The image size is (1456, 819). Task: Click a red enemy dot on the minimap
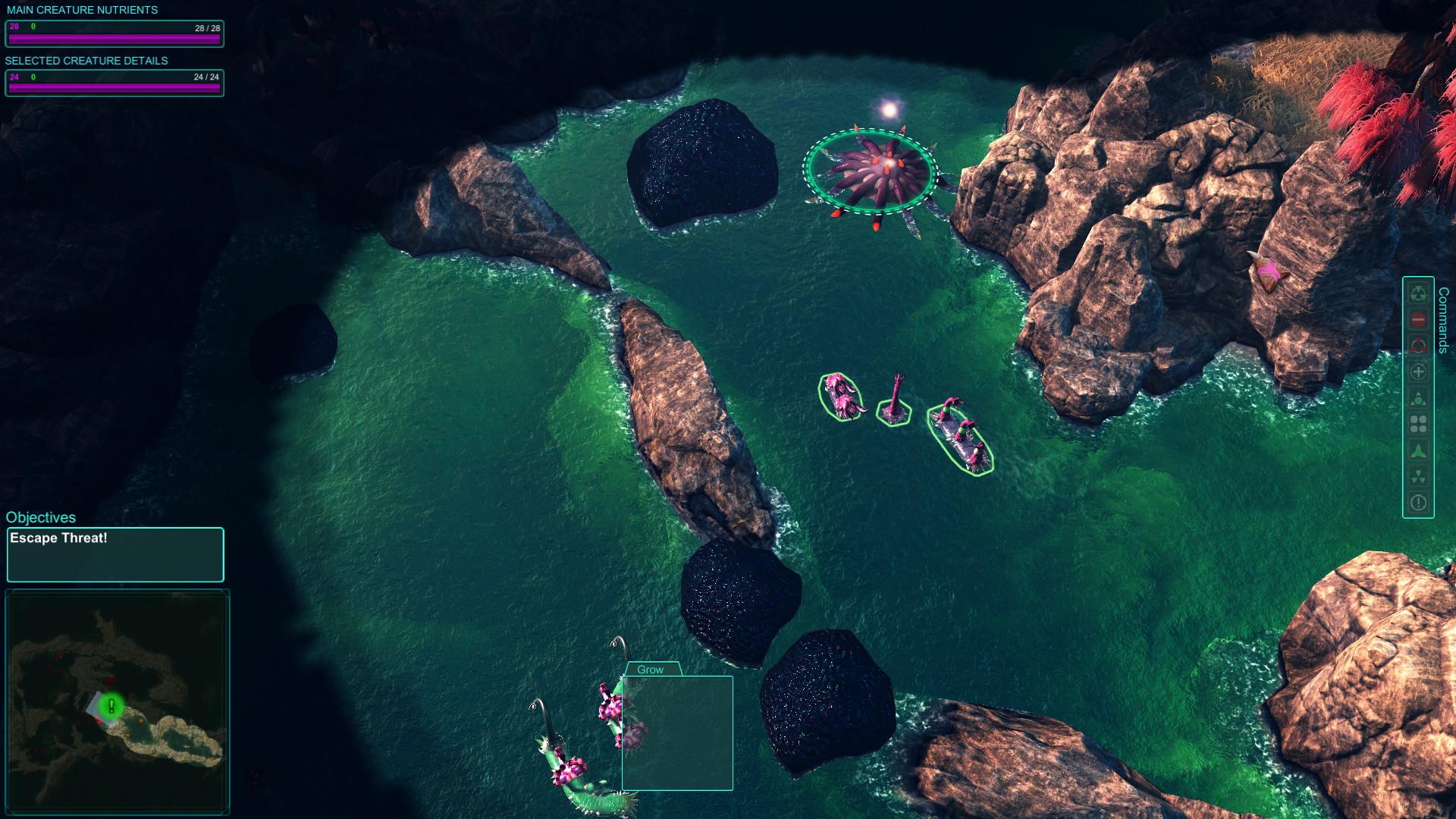tap(99, 722)
